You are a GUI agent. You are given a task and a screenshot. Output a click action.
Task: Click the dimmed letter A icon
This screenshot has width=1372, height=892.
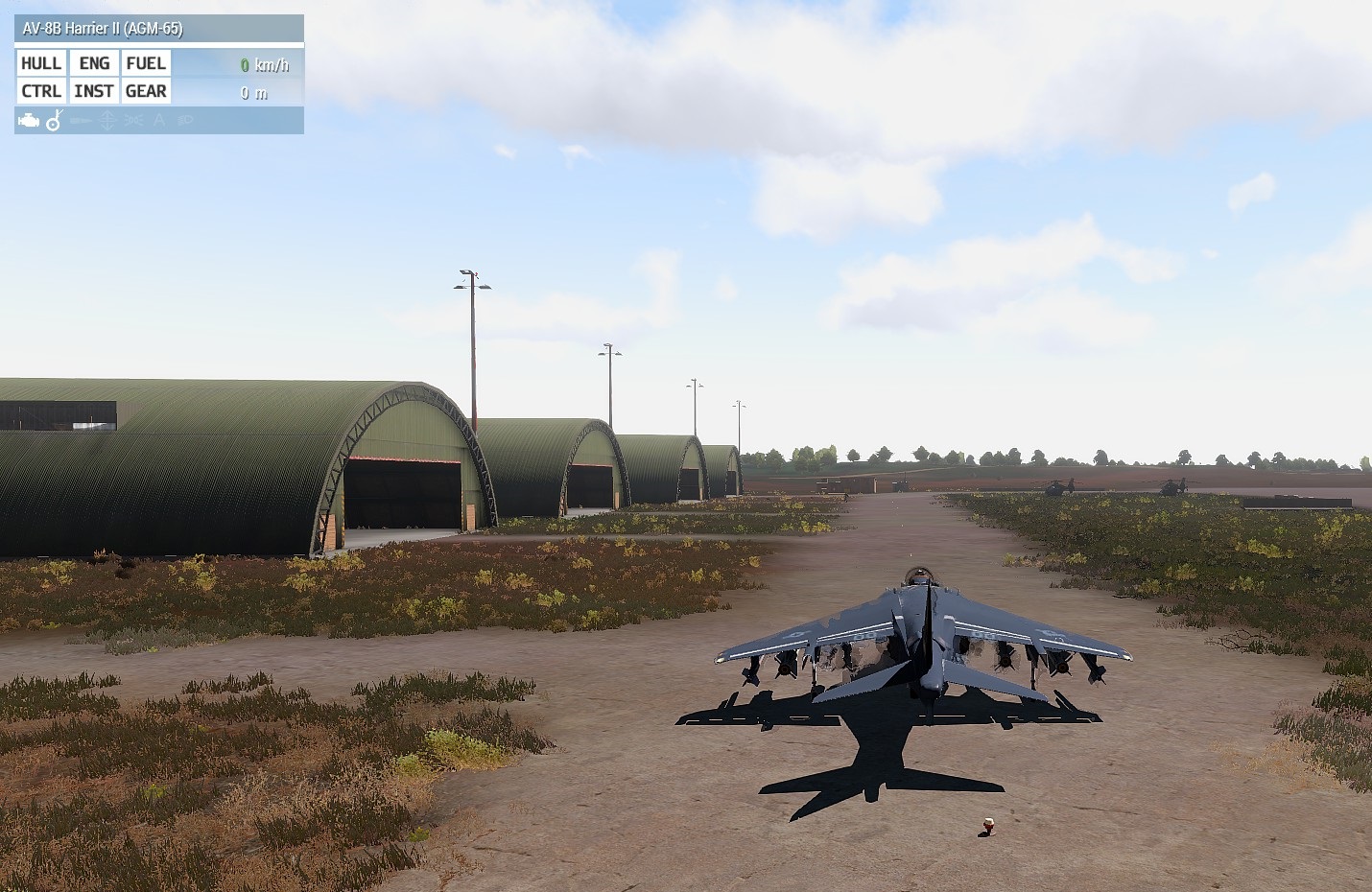[159, 121]
